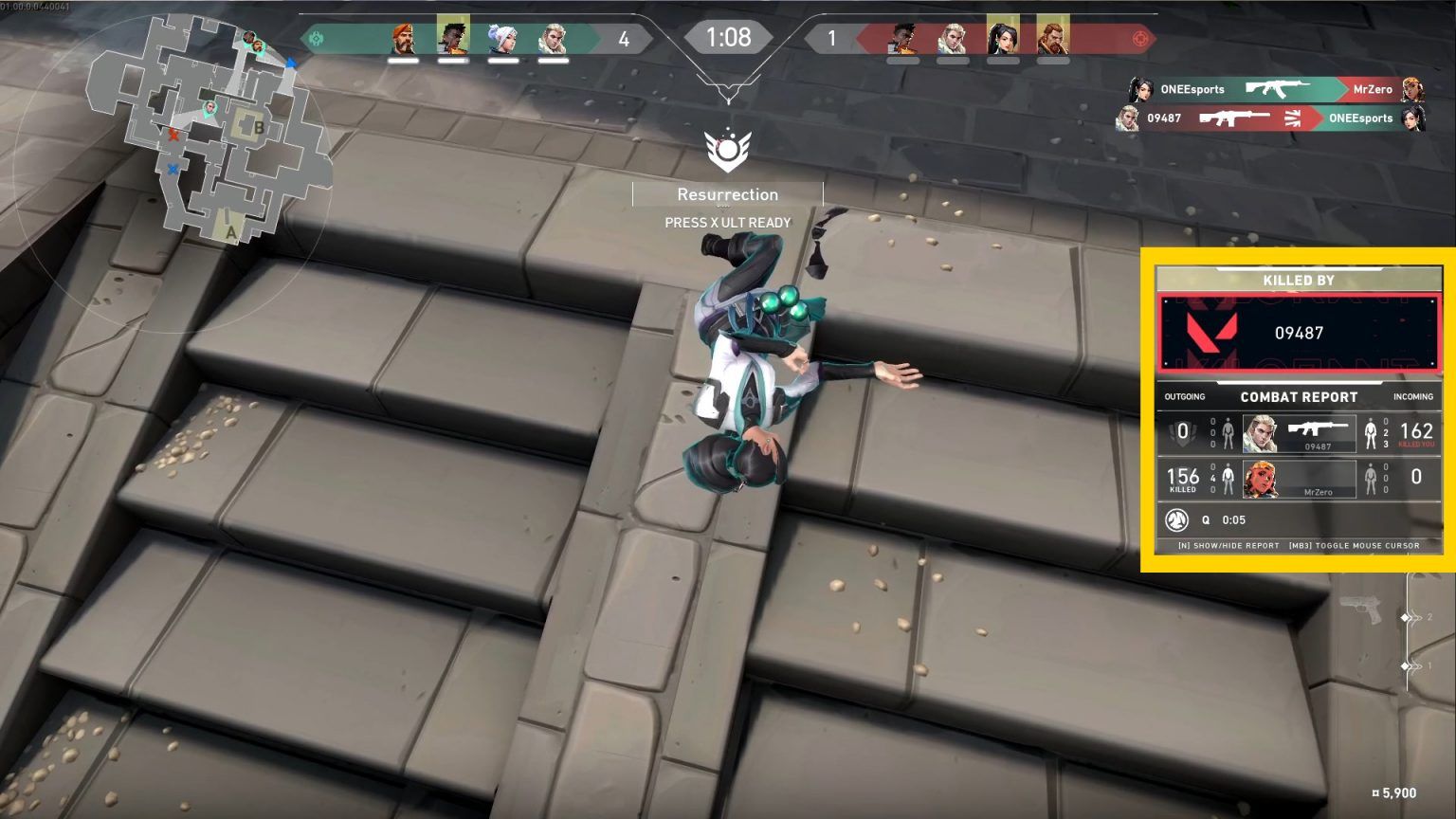The image size is (1456, 819).
Task: Select the pistol sidearm icon bottom right
Action: (x=1362, y=607)
